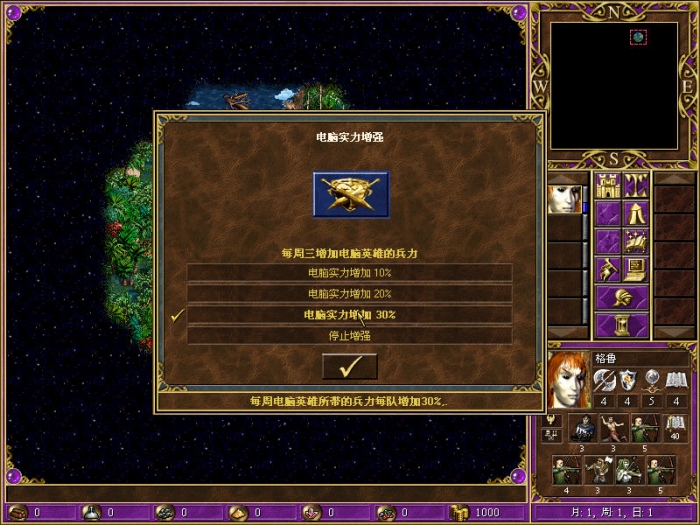700x525 pixels.
Task: Confirm with the gold checkmark button
Action: (349, 367)
